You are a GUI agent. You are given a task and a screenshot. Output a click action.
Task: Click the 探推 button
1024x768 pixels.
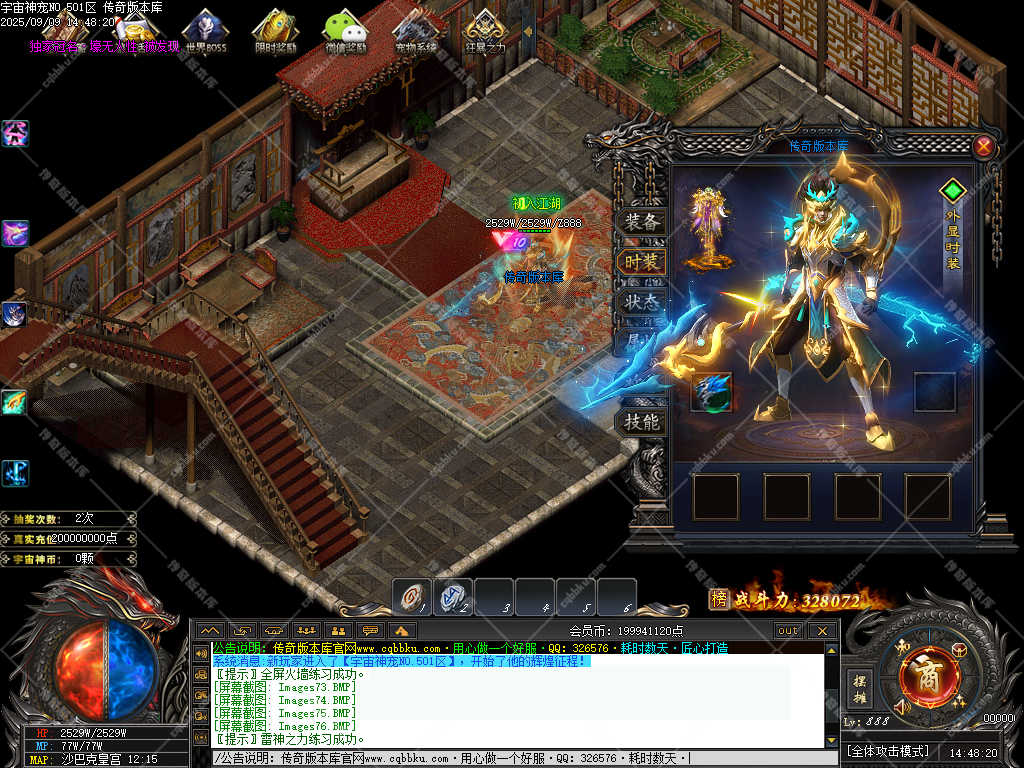coord(859,687)
